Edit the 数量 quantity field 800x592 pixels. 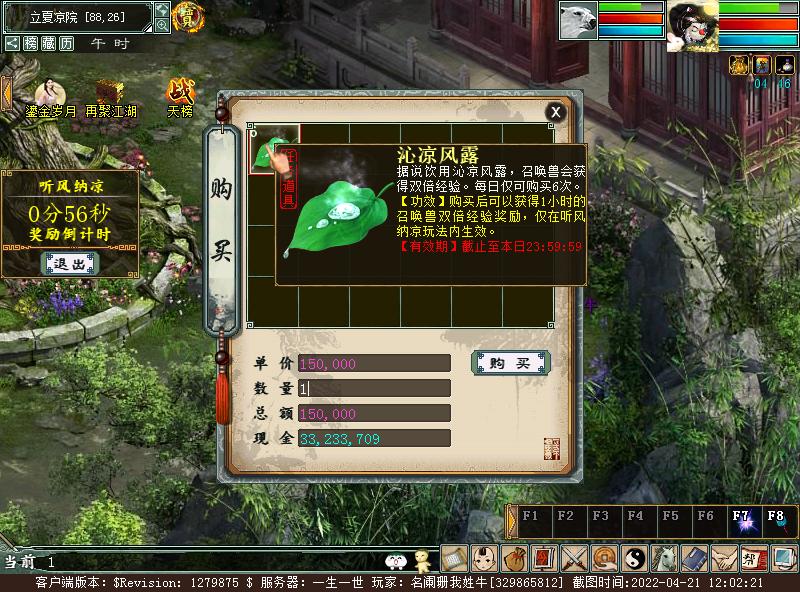pos(373,388)
